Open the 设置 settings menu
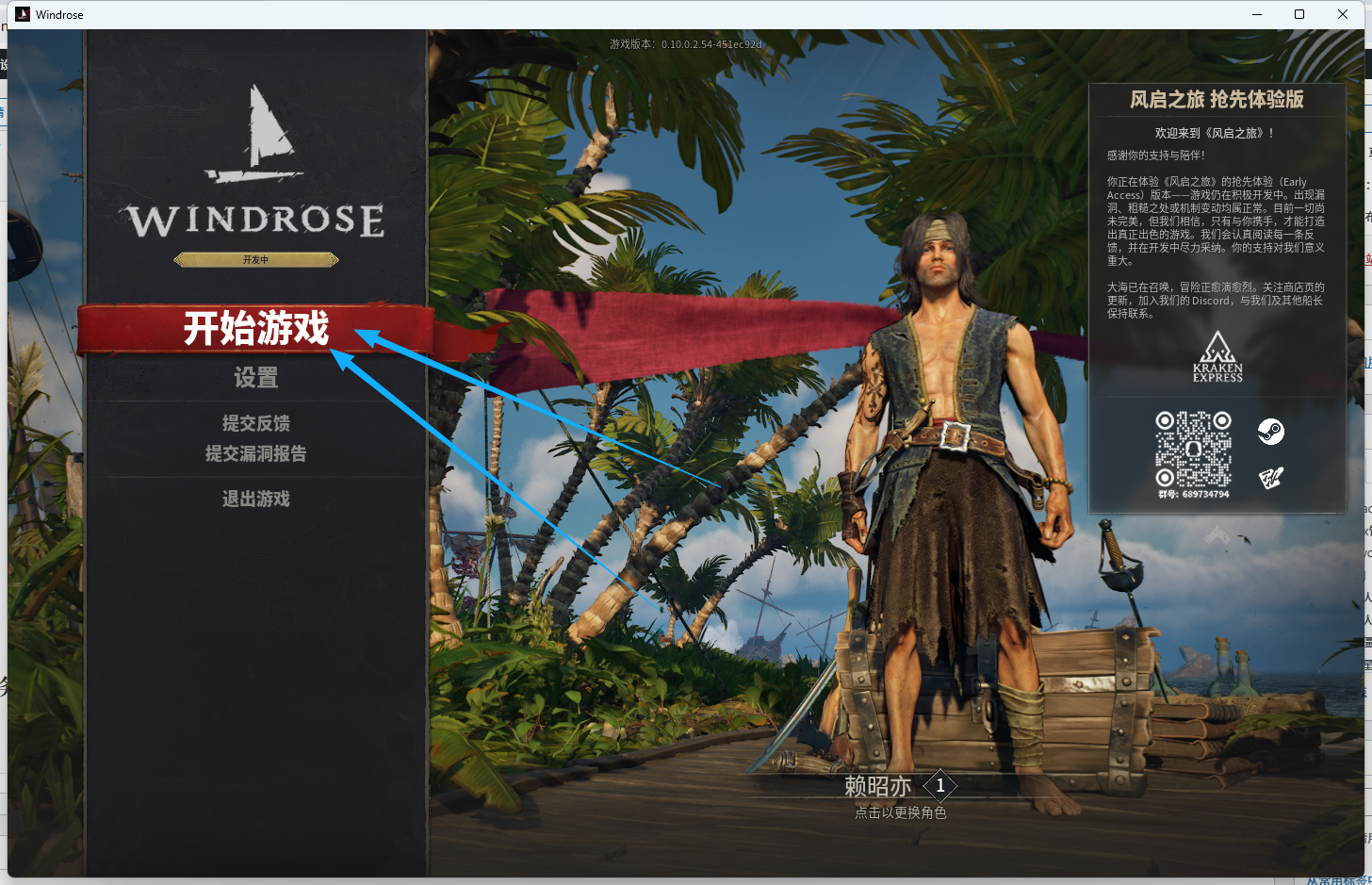This screenshot has height=885, width=1372. 255,378
